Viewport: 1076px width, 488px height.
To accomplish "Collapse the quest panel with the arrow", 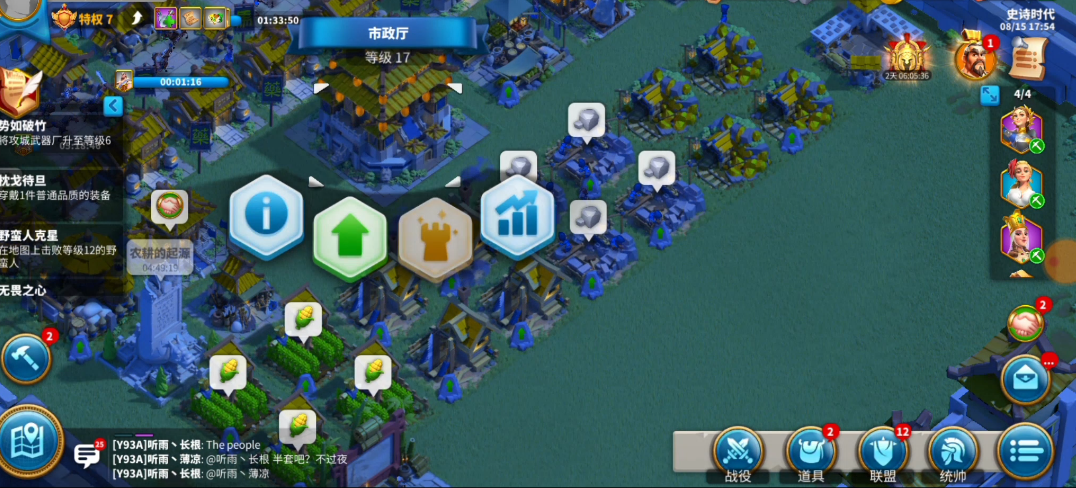I will point(113,105).
